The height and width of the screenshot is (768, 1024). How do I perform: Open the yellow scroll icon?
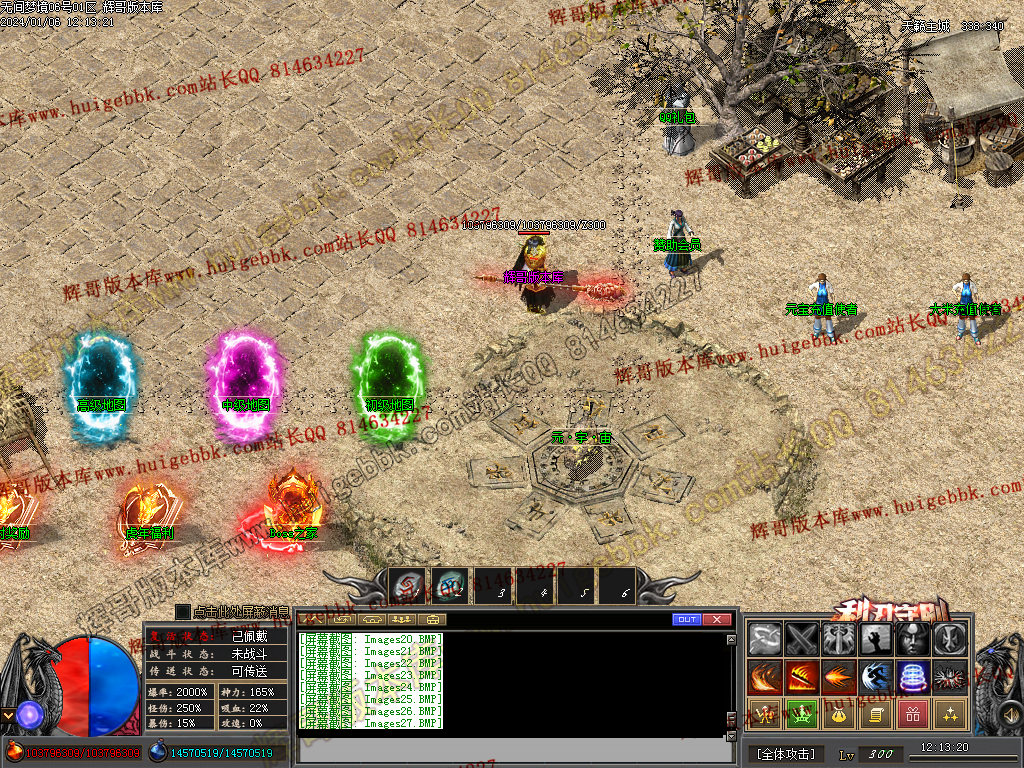coord(876,714)
